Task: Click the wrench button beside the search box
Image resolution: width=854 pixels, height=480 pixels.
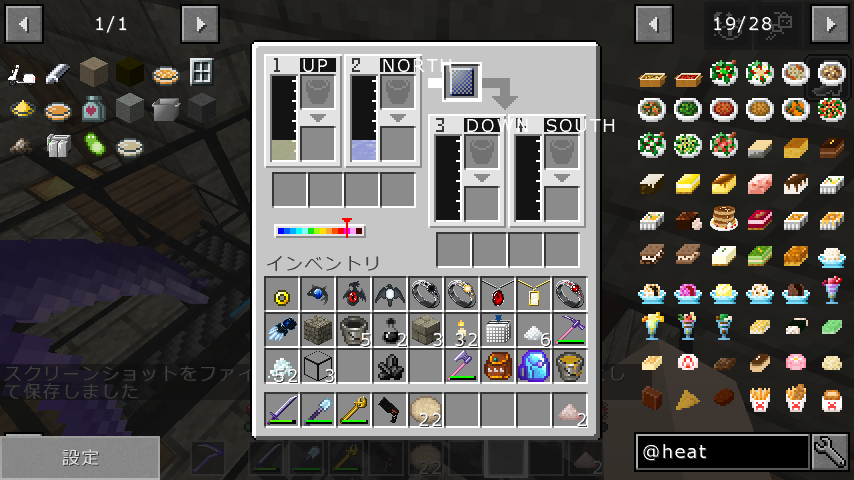Action: (830, 452)
